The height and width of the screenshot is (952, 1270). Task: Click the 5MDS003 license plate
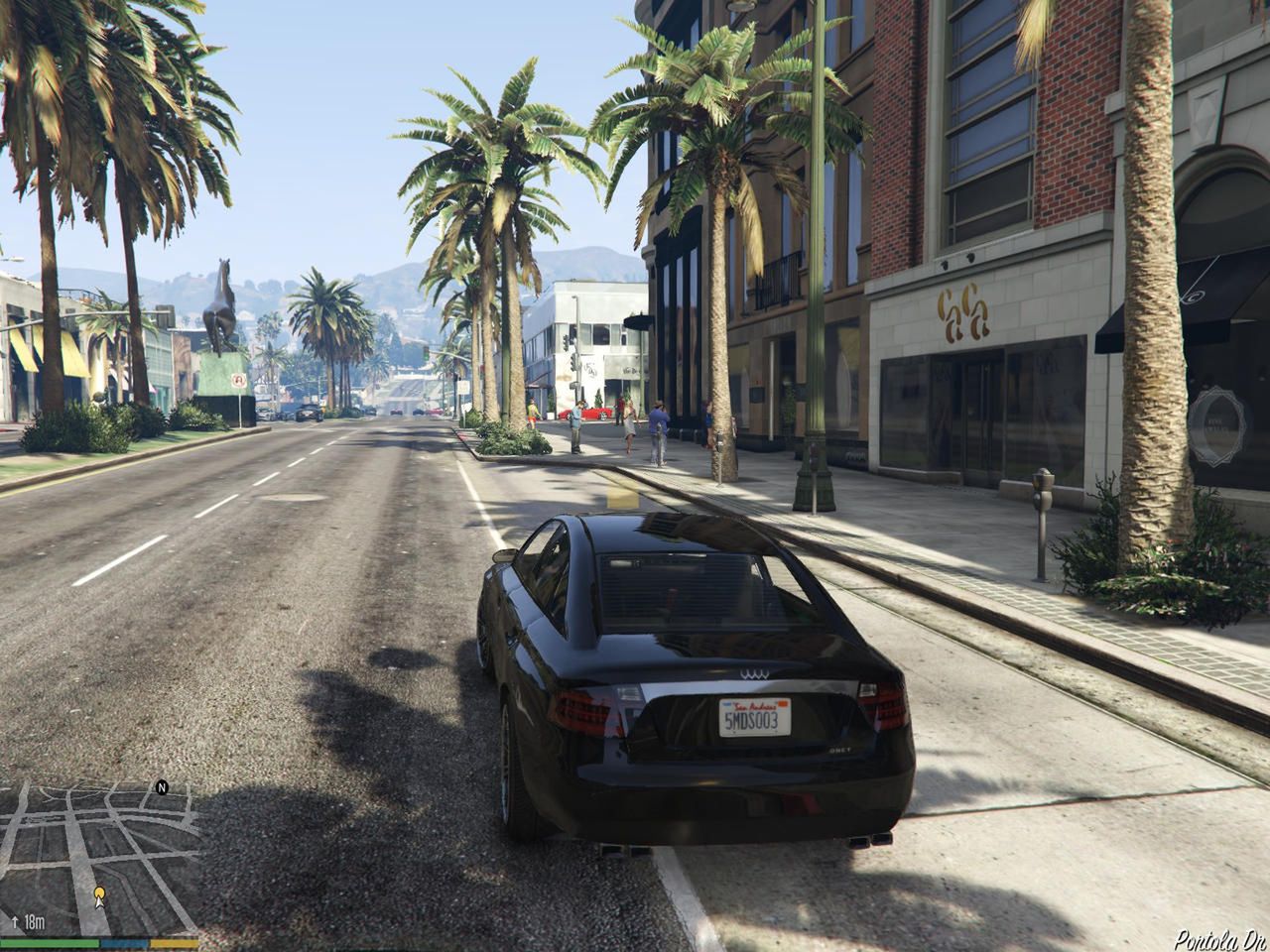(757, 718)
